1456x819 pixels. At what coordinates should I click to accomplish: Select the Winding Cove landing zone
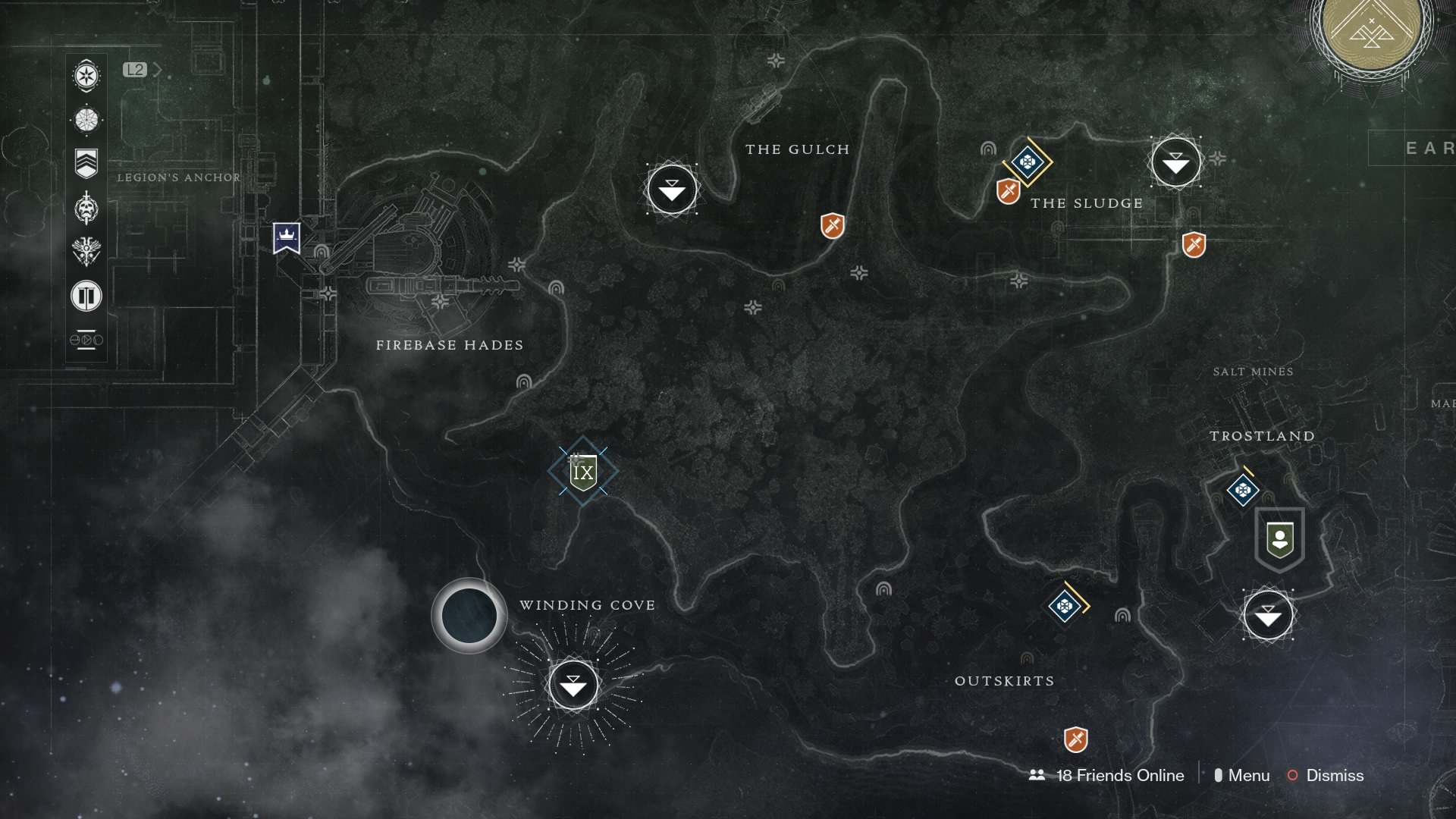click(574, 684)
